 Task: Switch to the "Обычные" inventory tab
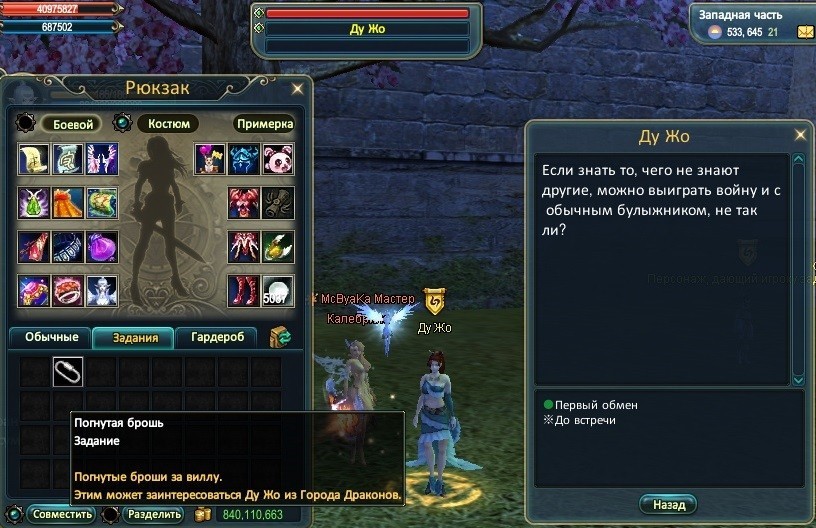(x=51, y=338)
